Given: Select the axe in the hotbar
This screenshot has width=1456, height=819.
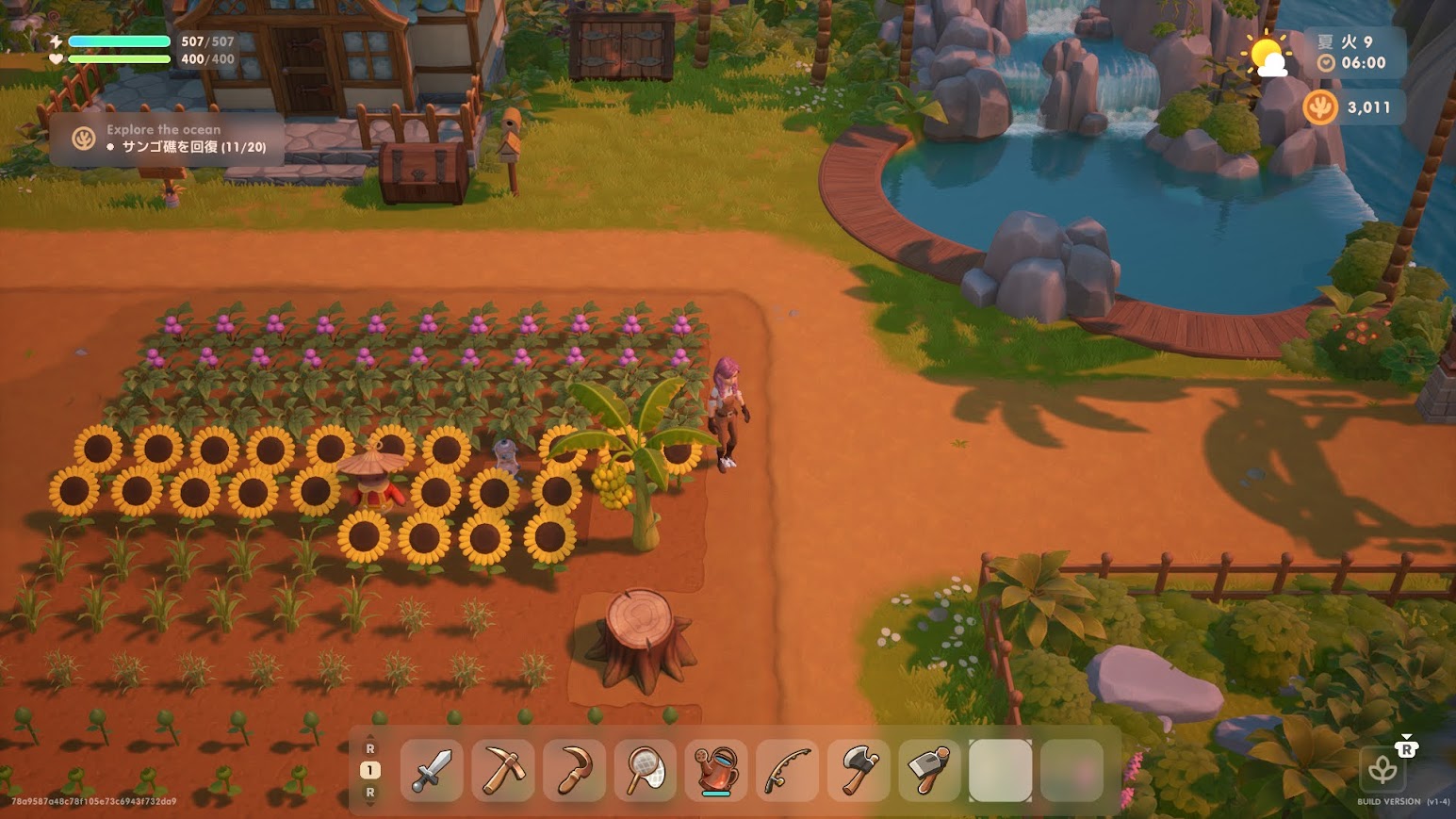Looking at the screenshot, I should pos(859,770).
